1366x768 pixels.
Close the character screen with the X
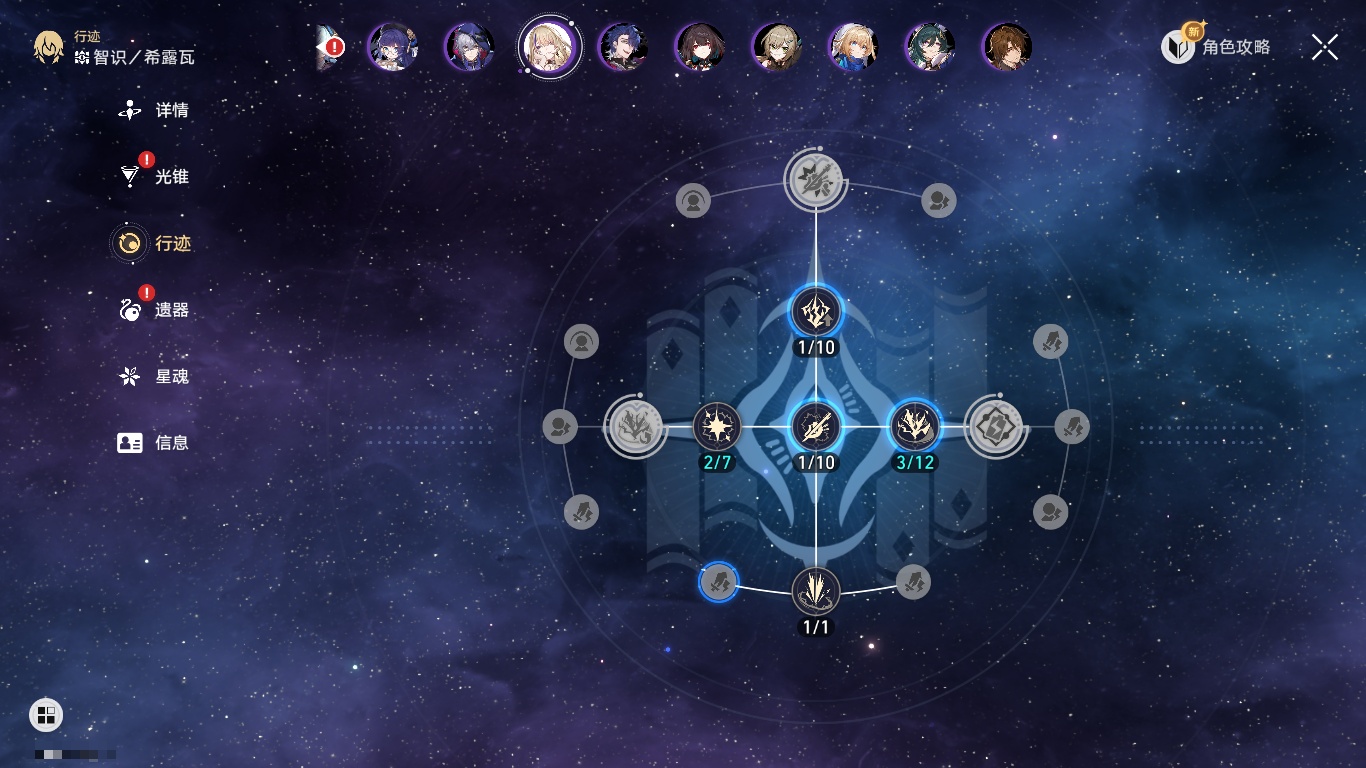pos(1325,47)
